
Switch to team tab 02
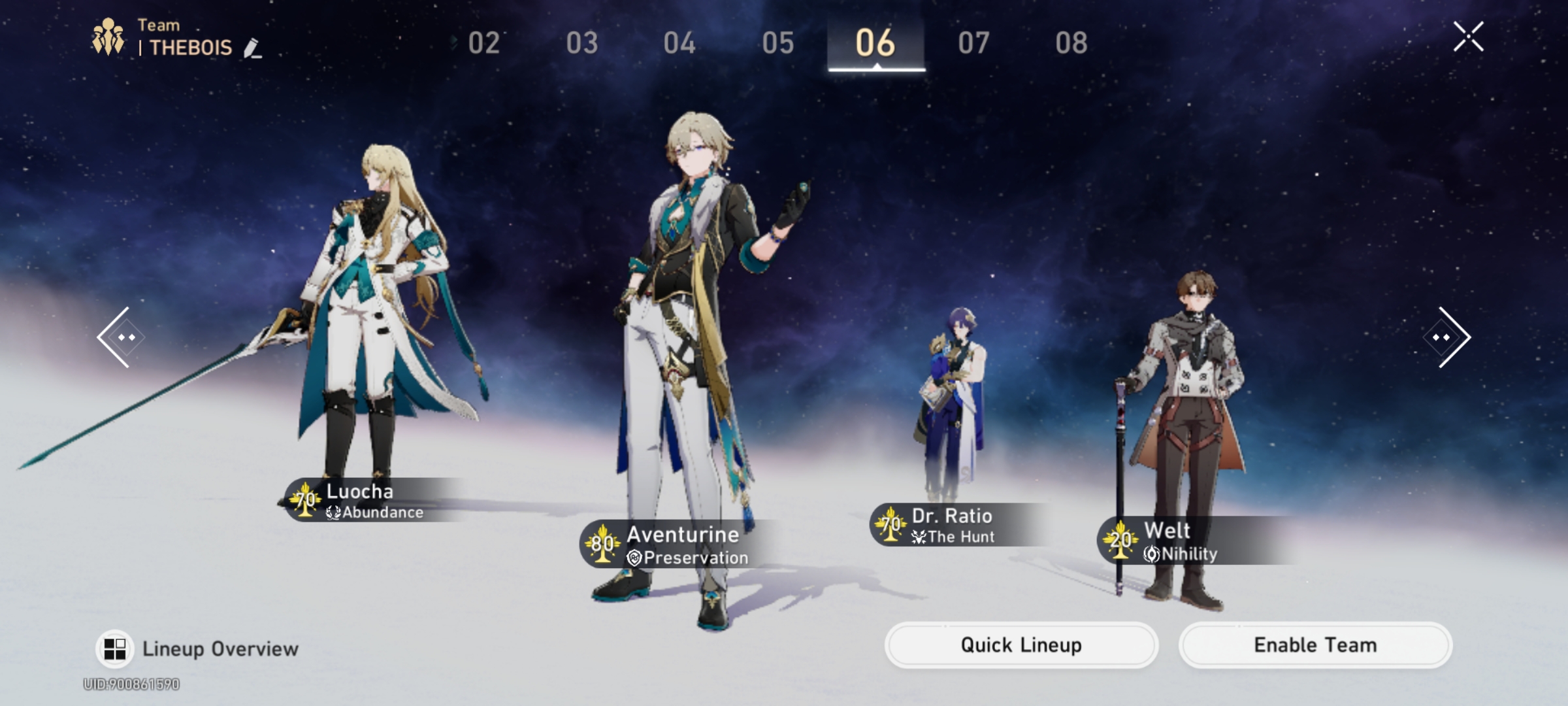click(483, 43)
